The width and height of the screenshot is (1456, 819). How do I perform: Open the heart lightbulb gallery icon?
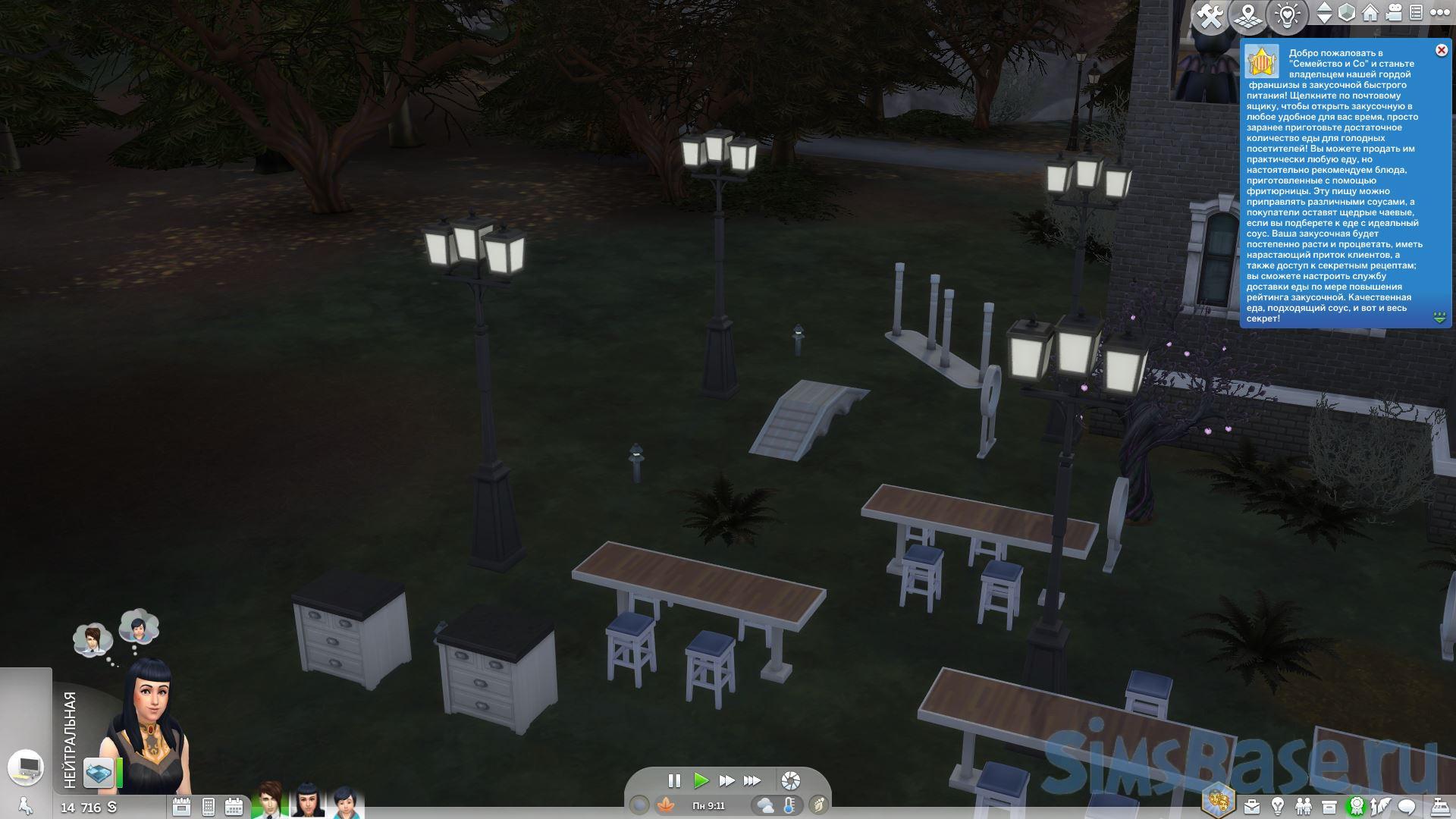[1287, 17]
